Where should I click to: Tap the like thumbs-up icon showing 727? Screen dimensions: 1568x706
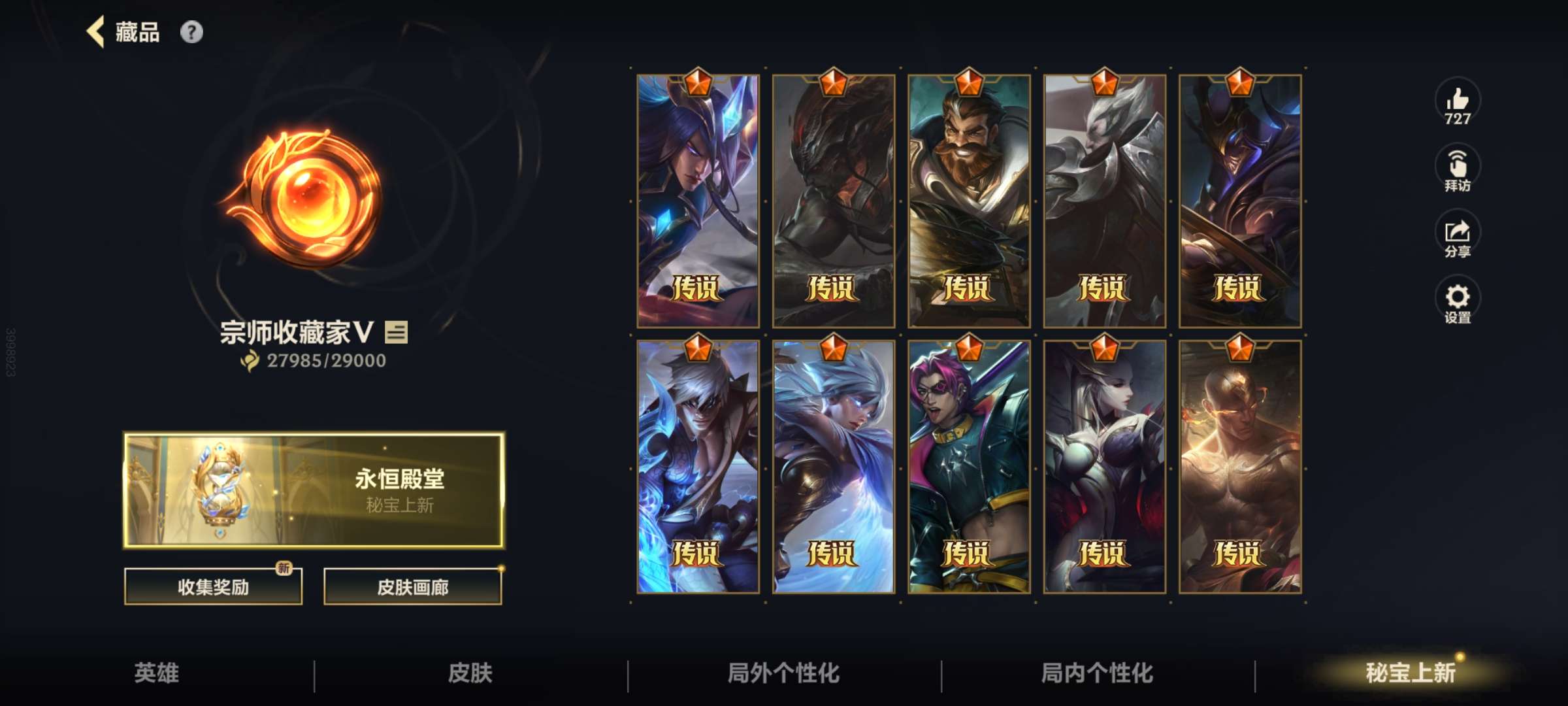tap(1458, 105)
